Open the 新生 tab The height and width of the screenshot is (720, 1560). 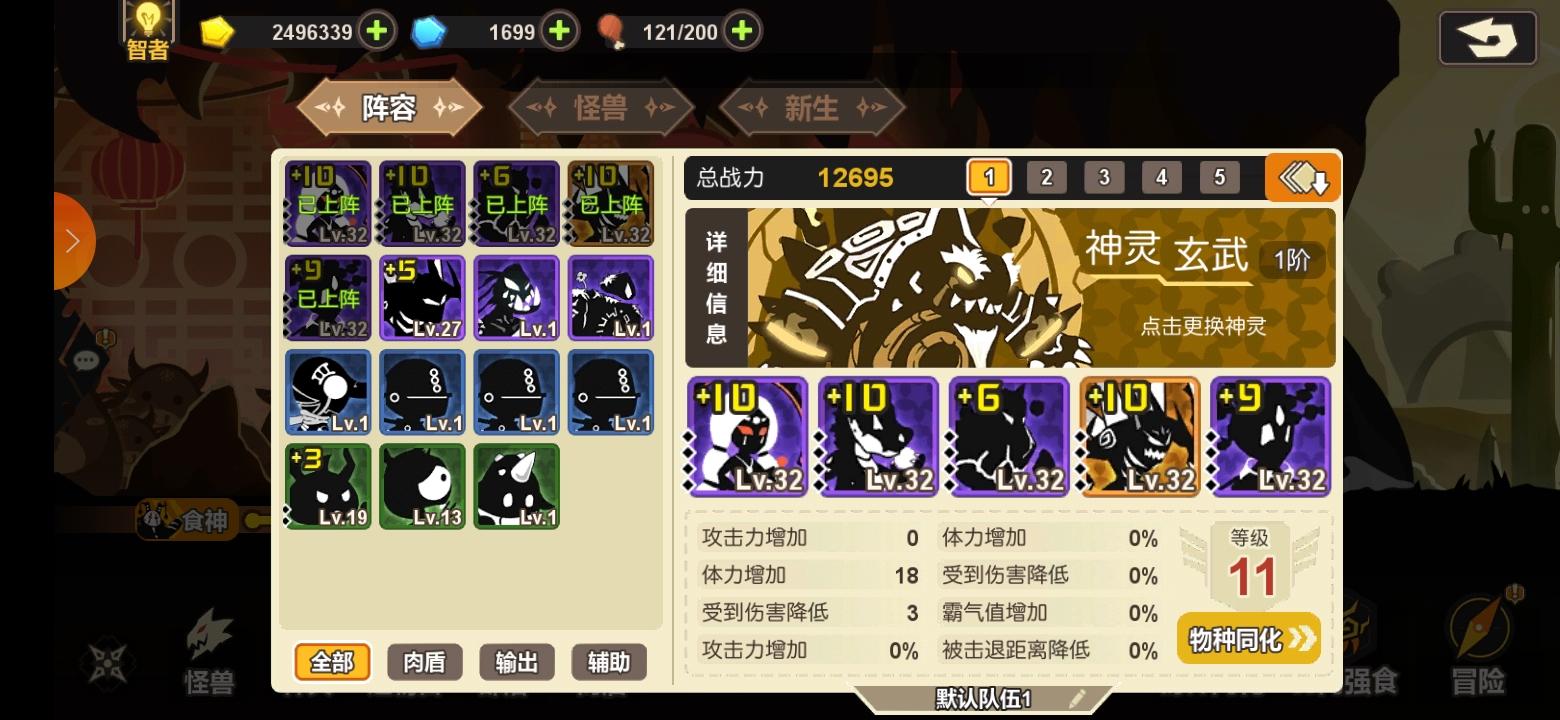pyautogui.click(x=812, y=108)
